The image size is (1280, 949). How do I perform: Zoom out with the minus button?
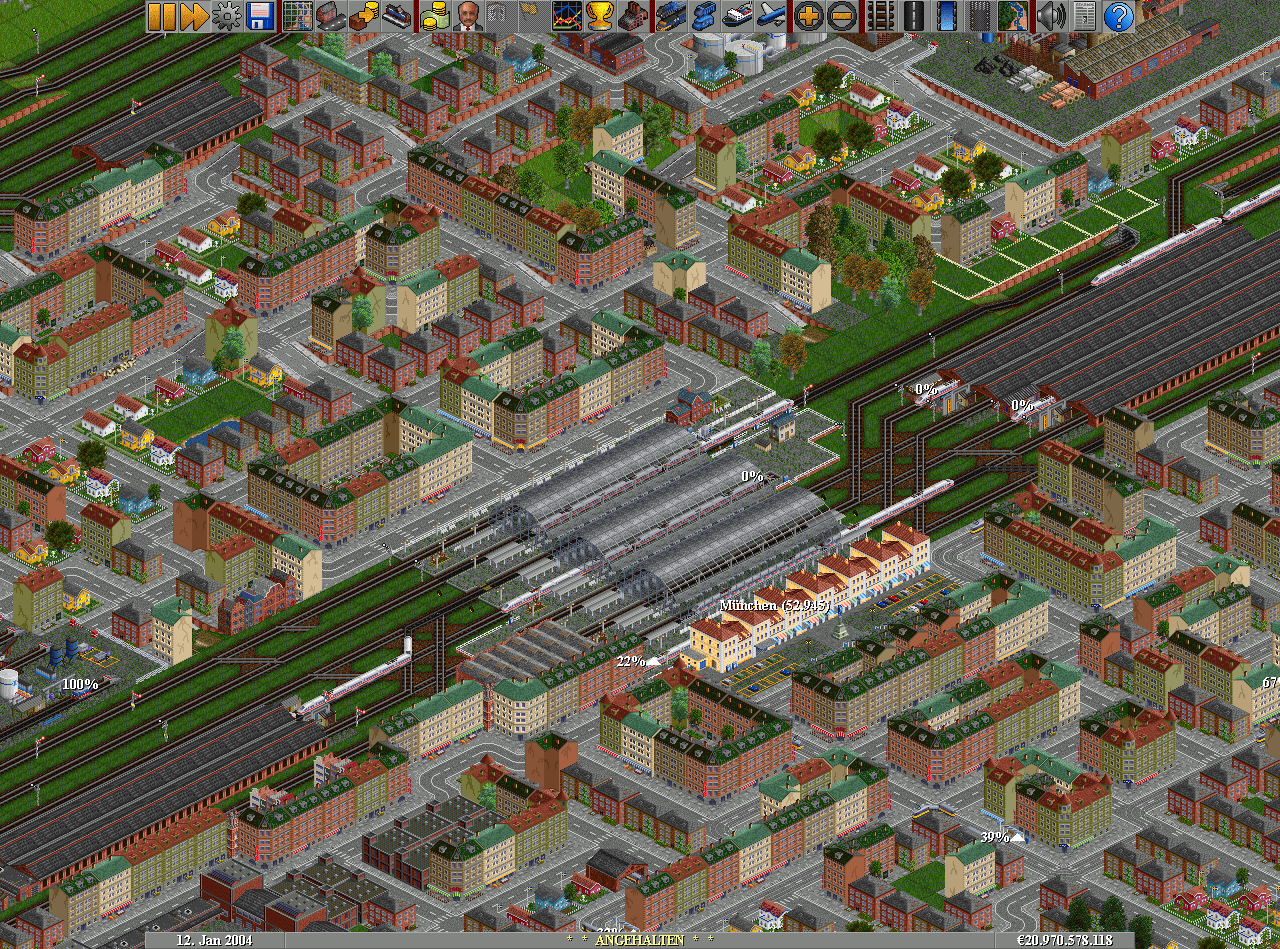click(842, 16)
